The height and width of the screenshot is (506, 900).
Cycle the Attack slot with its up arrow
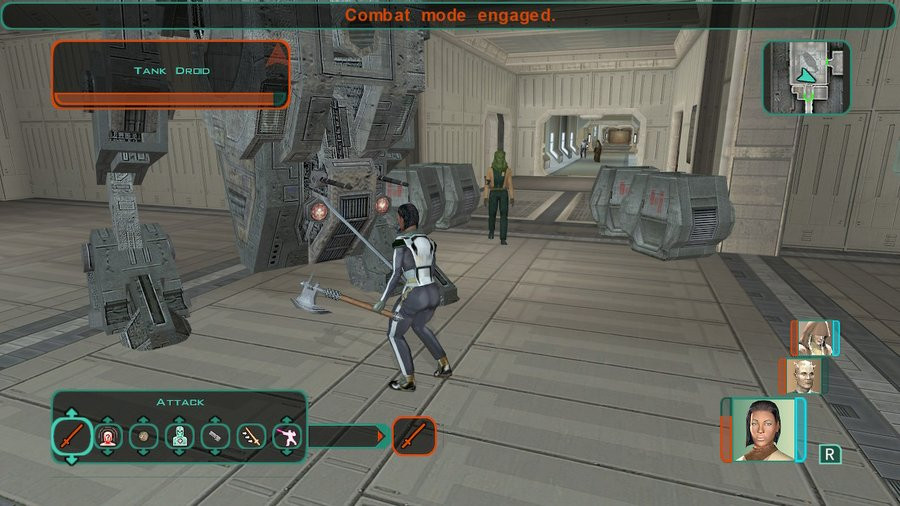pyautogui.click(x=72, y=413)
